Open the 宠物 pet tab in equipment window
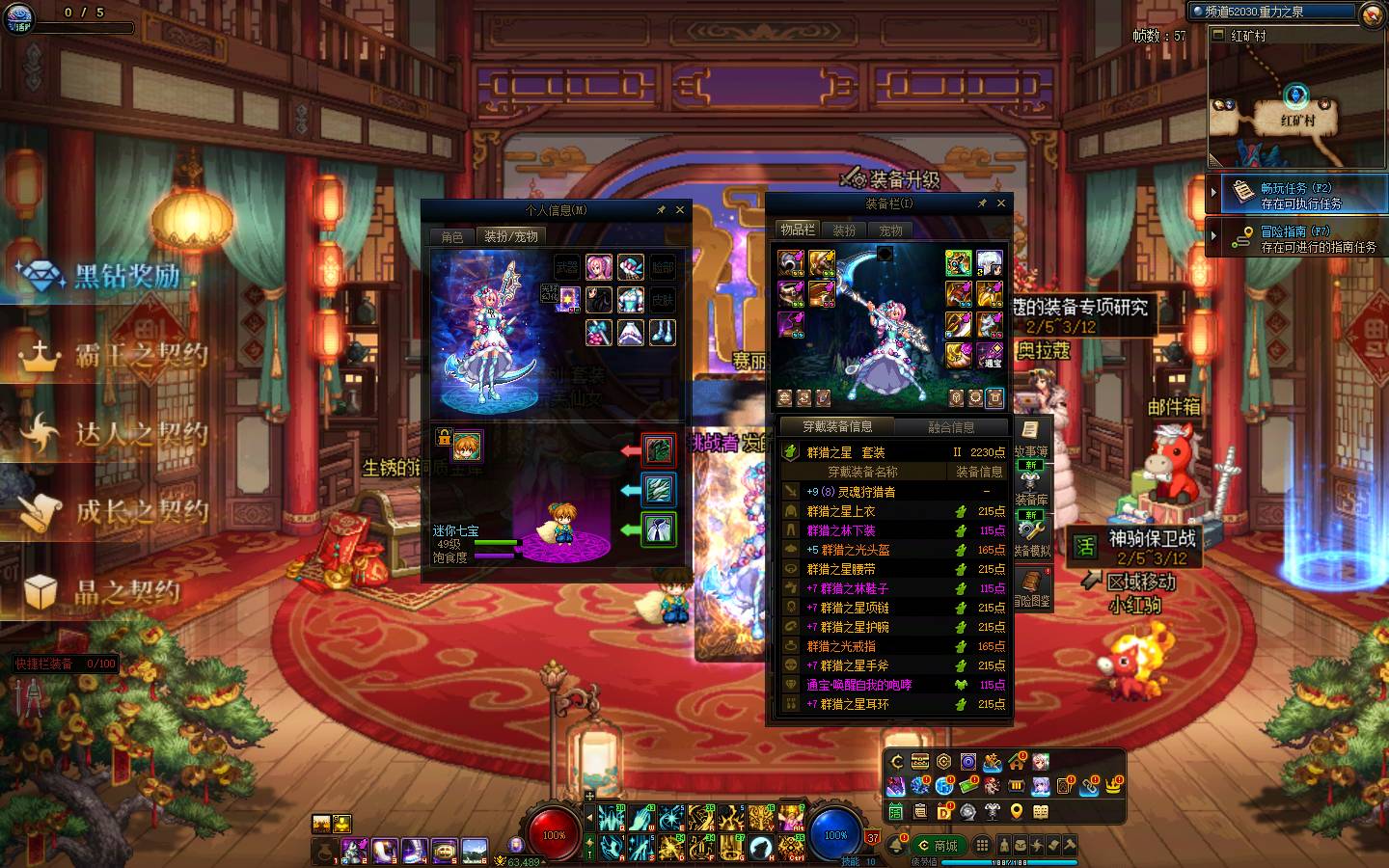 click(x=890, y=231)
